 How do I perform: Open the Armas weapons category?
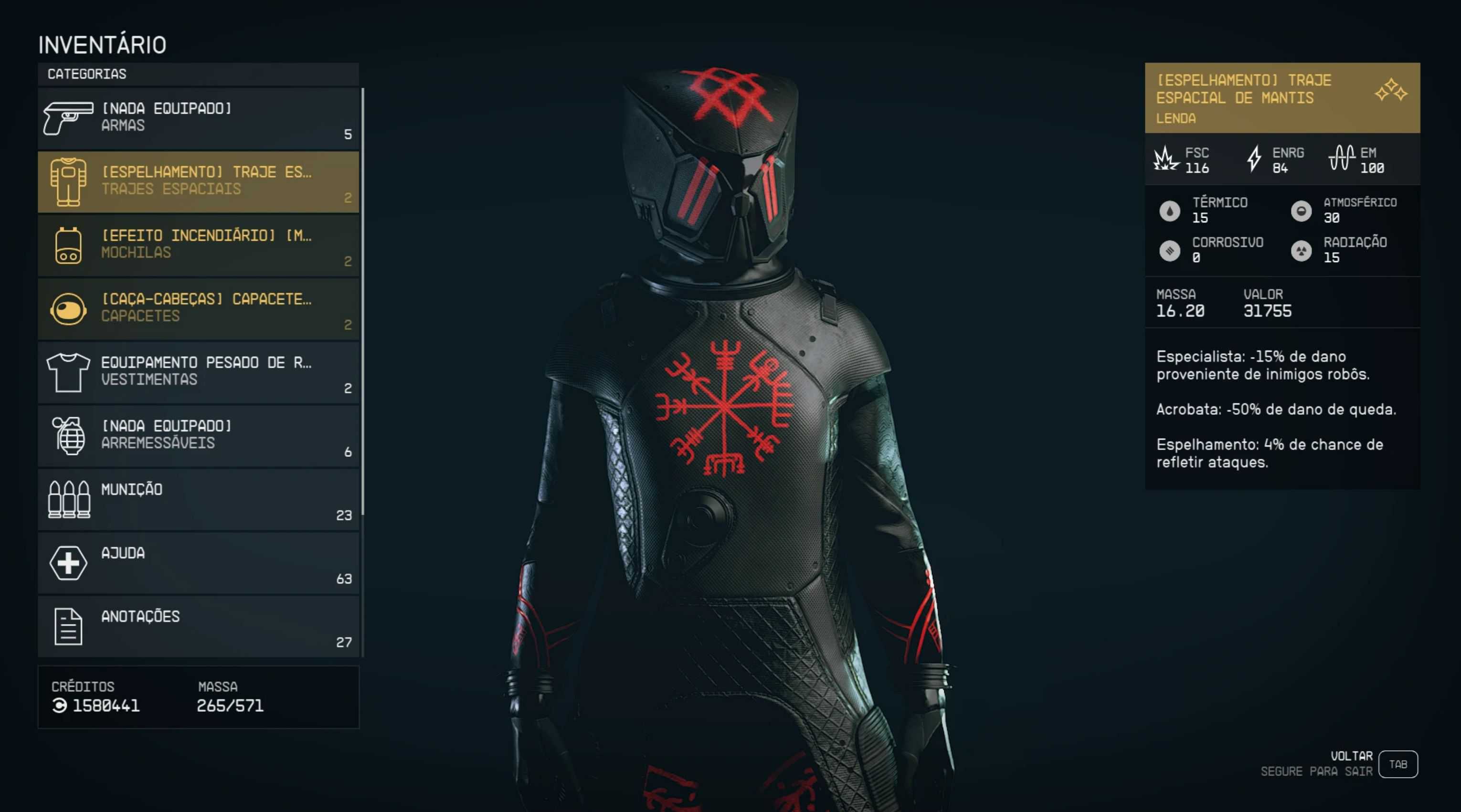point(198,118)
